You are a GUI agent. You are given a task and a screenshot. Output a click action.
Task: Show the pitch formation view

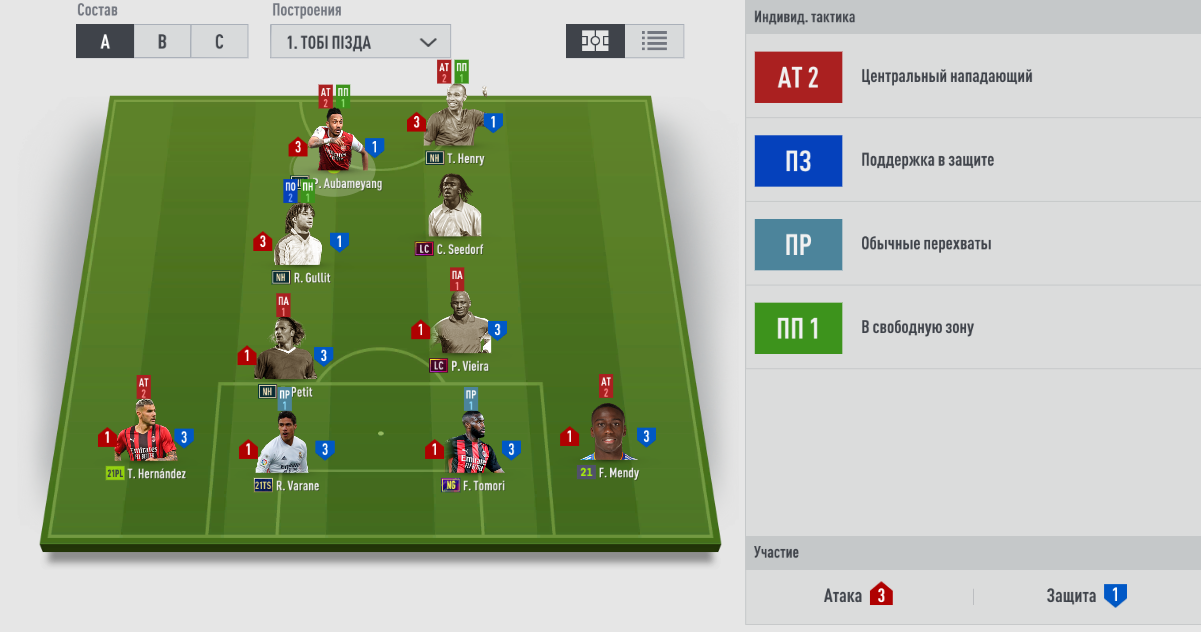pyautogui.click(x=596, y=41)
